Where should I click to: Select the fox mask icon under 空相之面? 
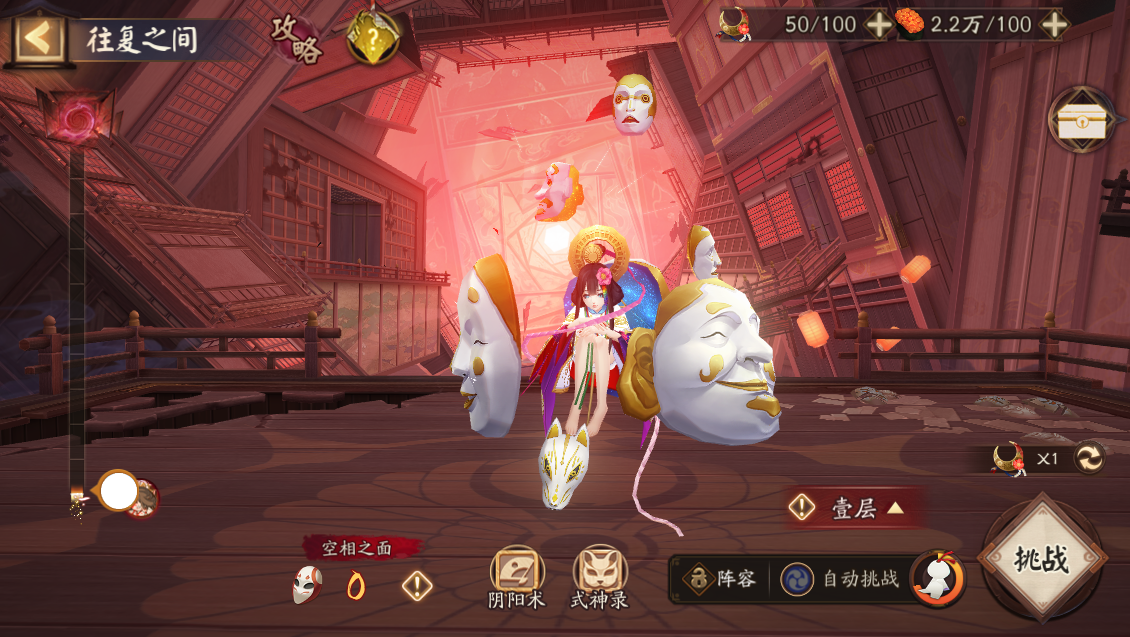[306, 584]
